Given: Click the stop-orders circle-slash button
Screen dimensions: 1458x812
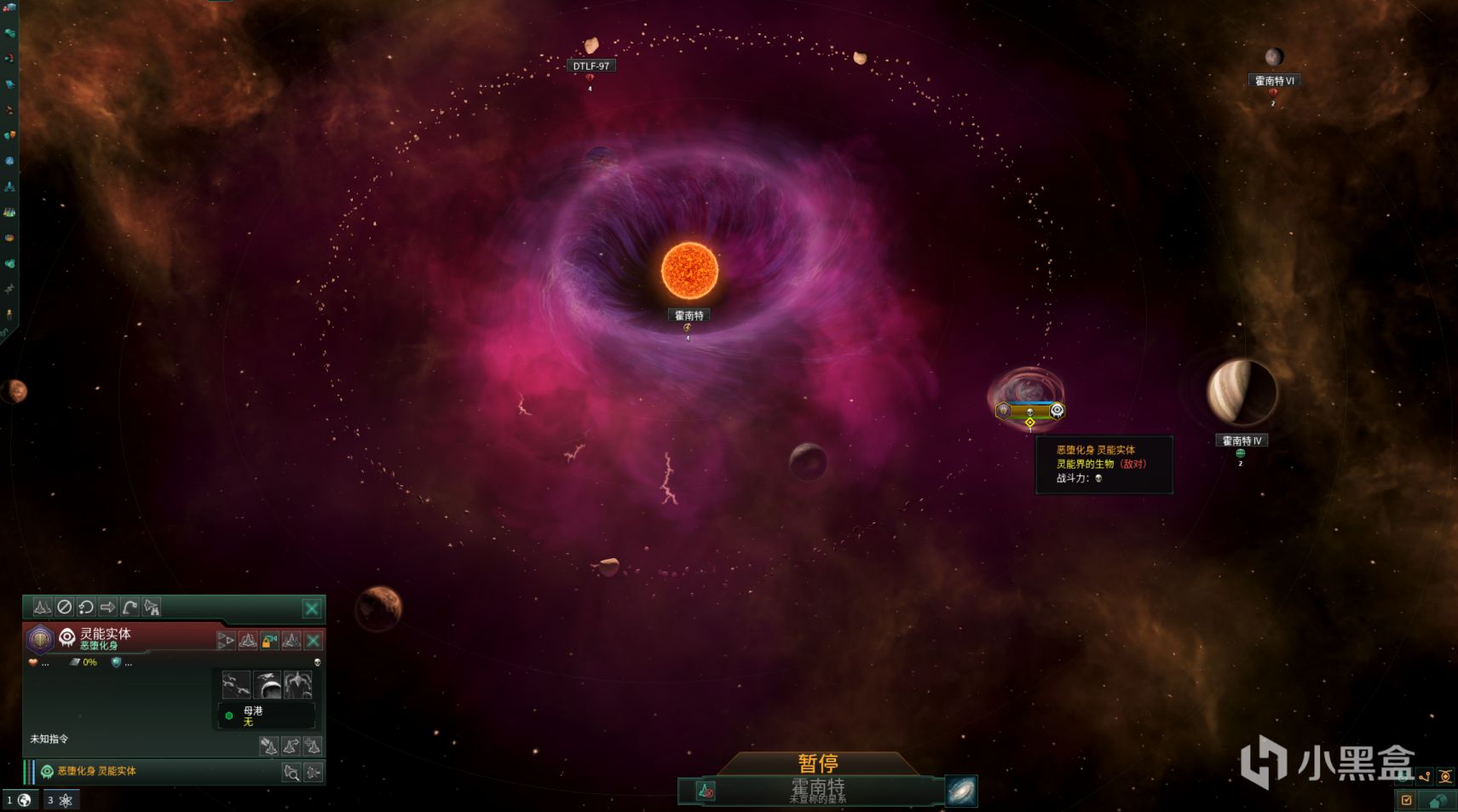Looking at the screenshot, I should pos(64,608).
